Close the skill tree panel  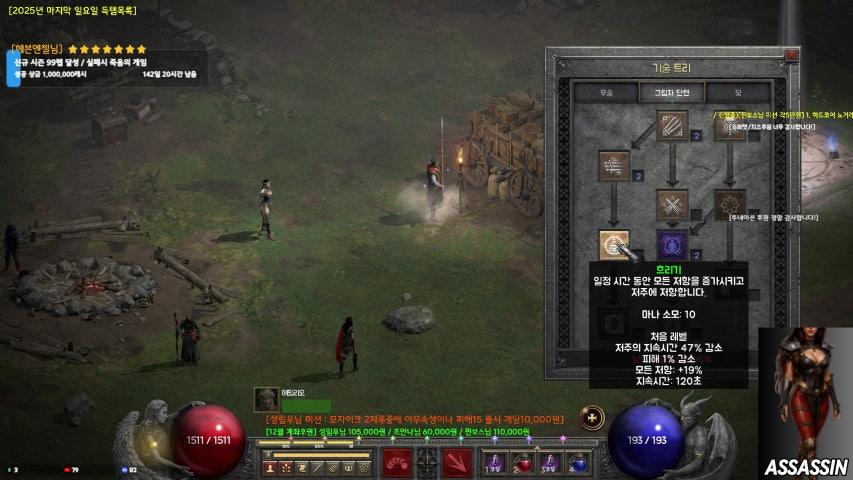(x=792, y=55)
